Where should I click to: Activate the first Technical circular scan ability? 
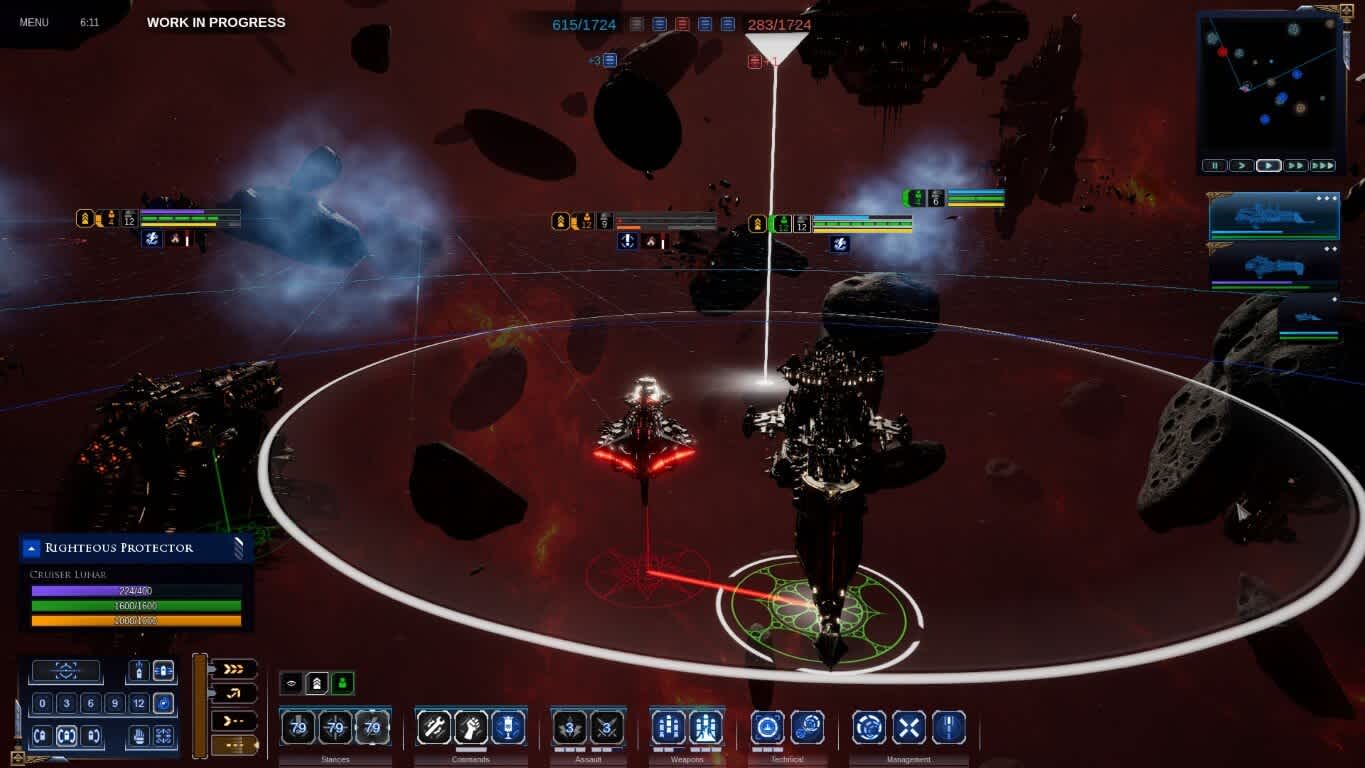click(x=767, y=727)
